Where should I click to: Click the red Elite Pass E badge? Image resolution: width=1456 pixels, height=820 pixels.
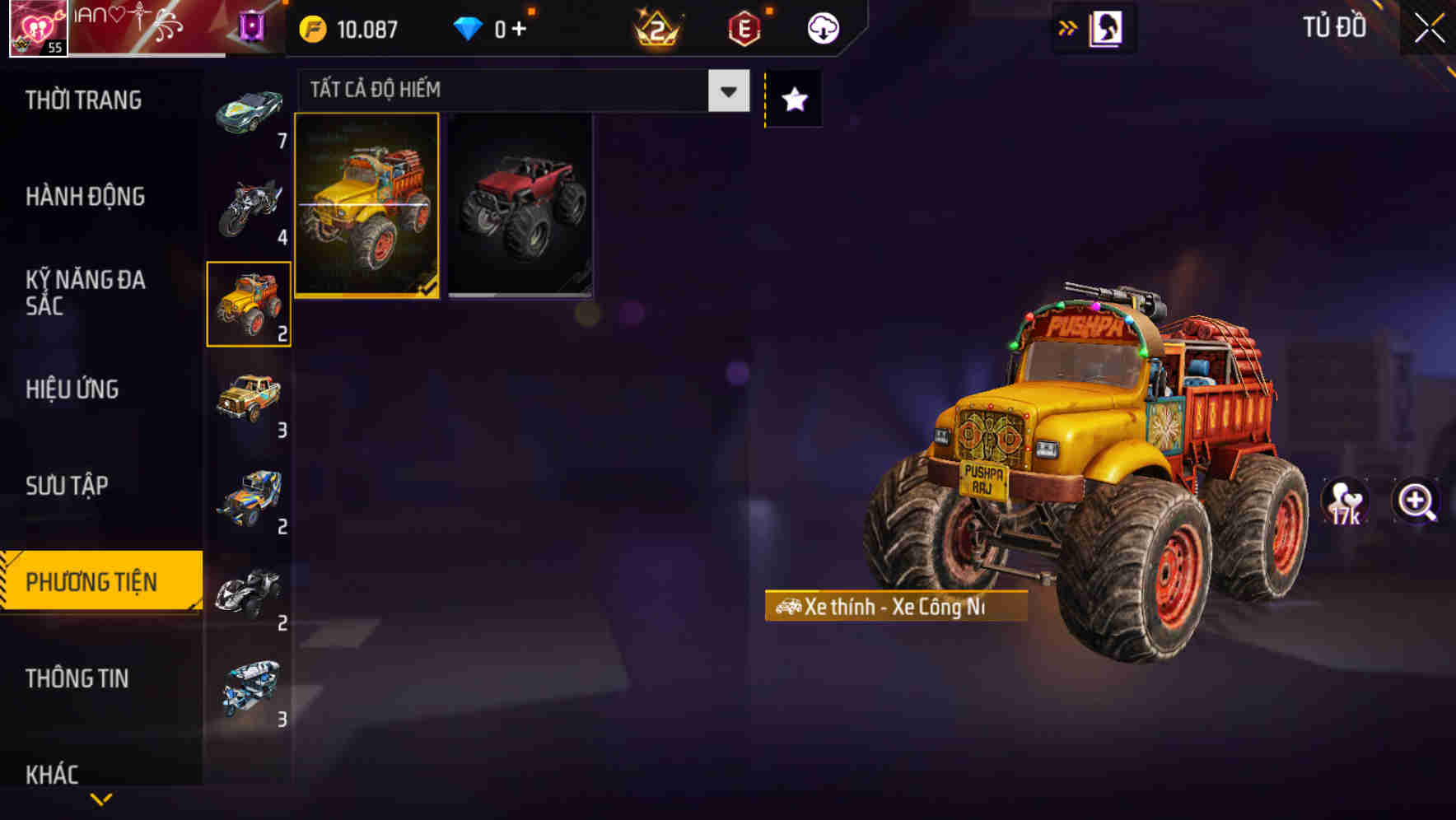tap(744, 27)
